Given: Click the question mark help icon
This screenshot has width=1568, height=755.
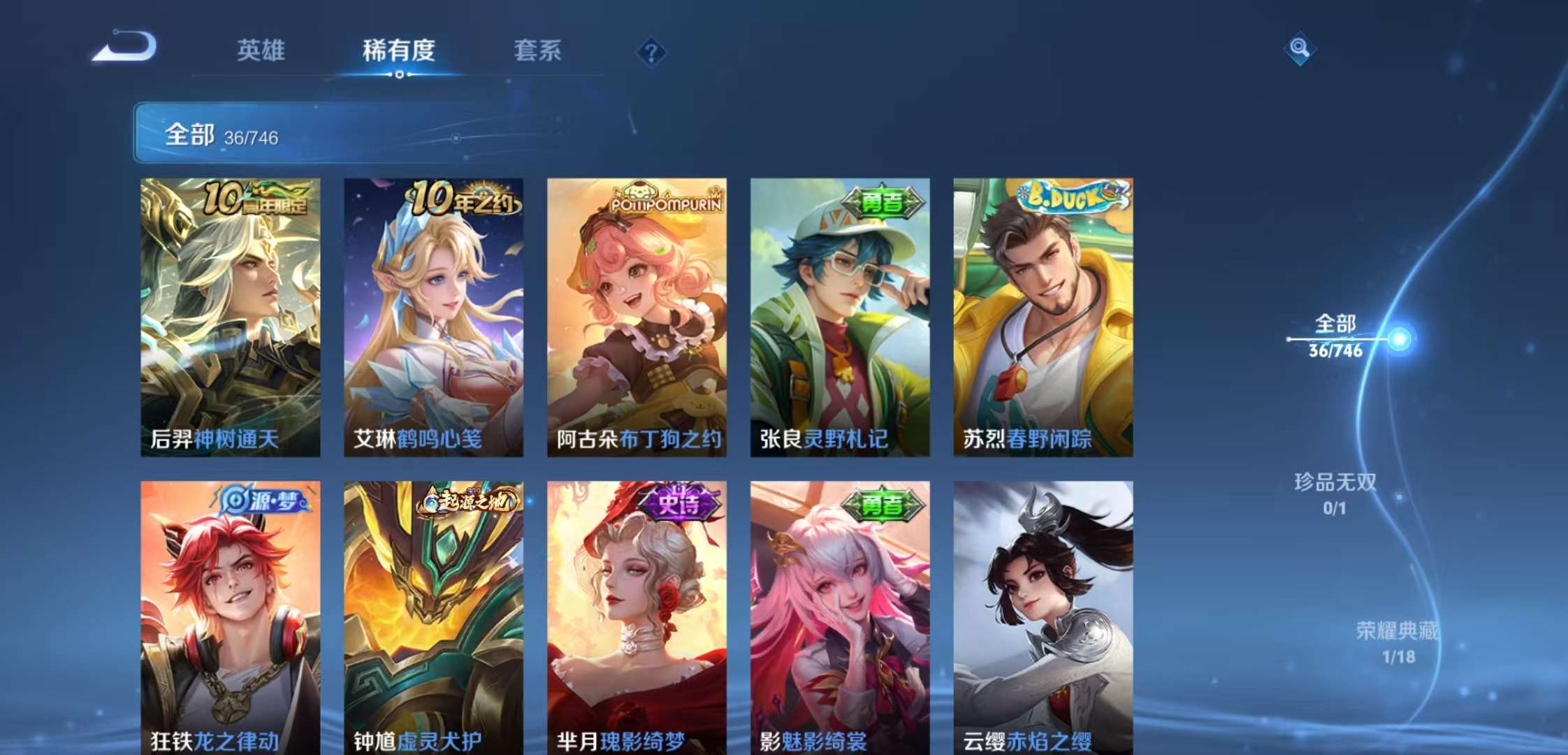Looking at the screenshot, I should click(x=651, y=50).
